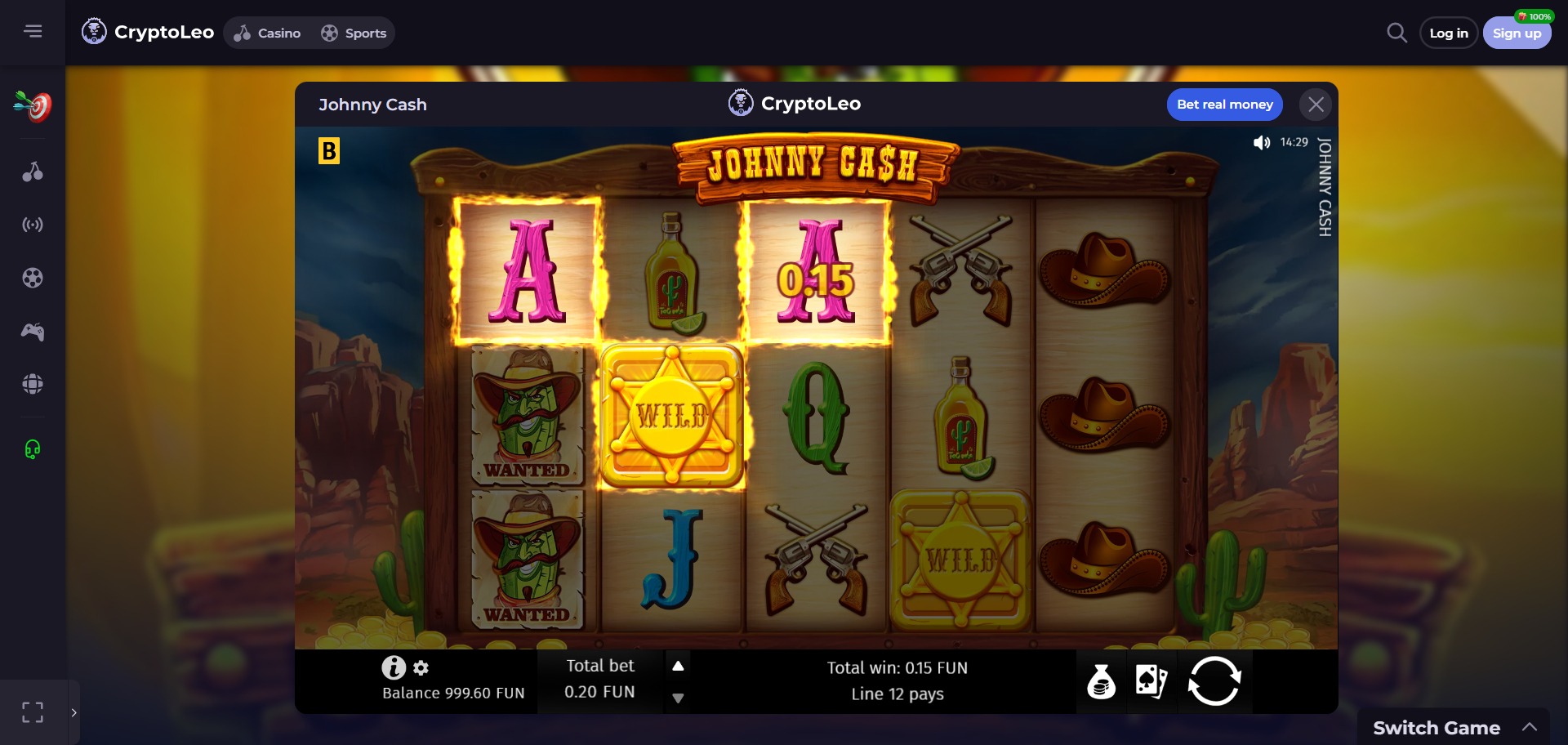Open the game info panel
The image size is (1568, 745).
tap(394, 667)
